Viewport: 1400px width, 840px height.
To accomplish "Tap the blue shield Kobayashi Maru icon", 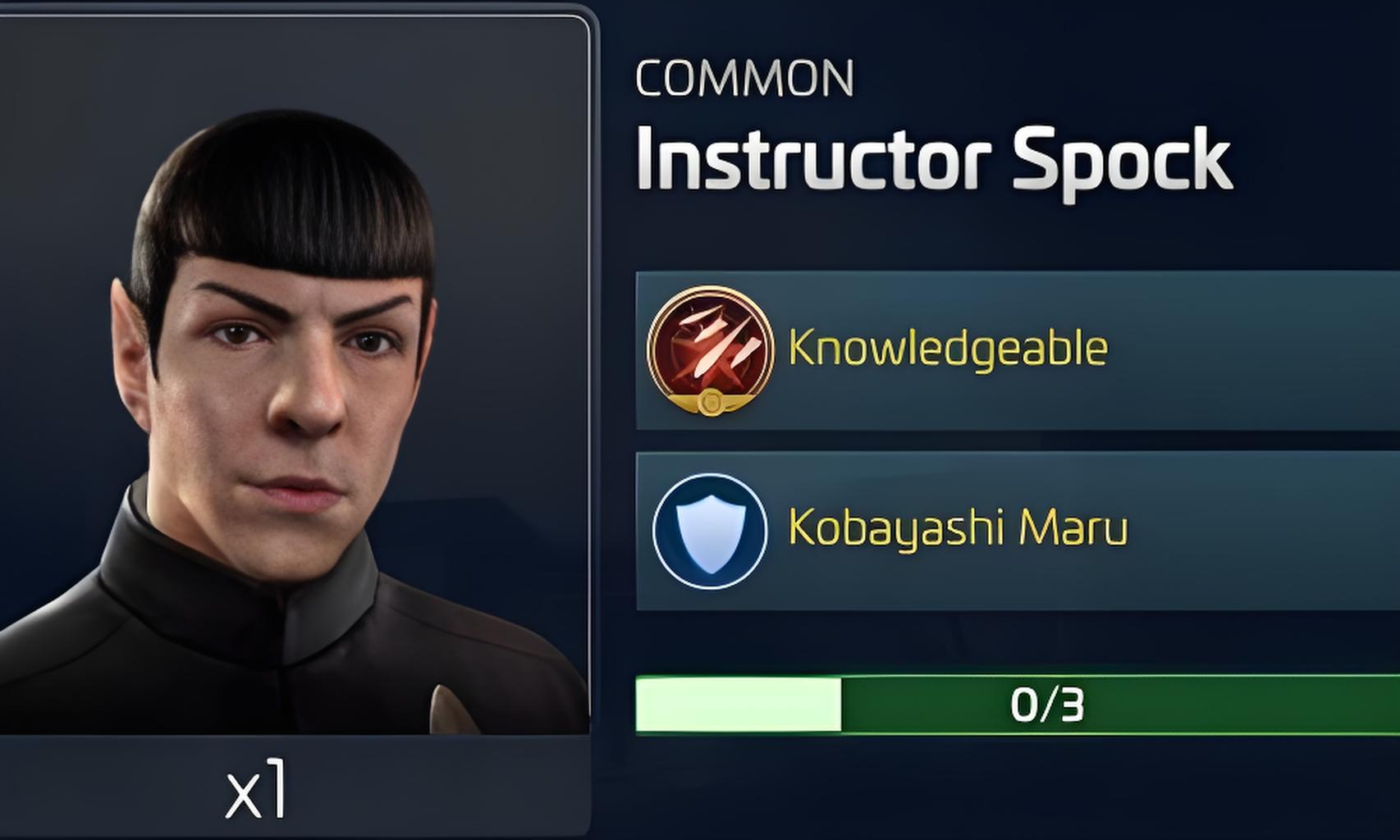I will (710, 530).
